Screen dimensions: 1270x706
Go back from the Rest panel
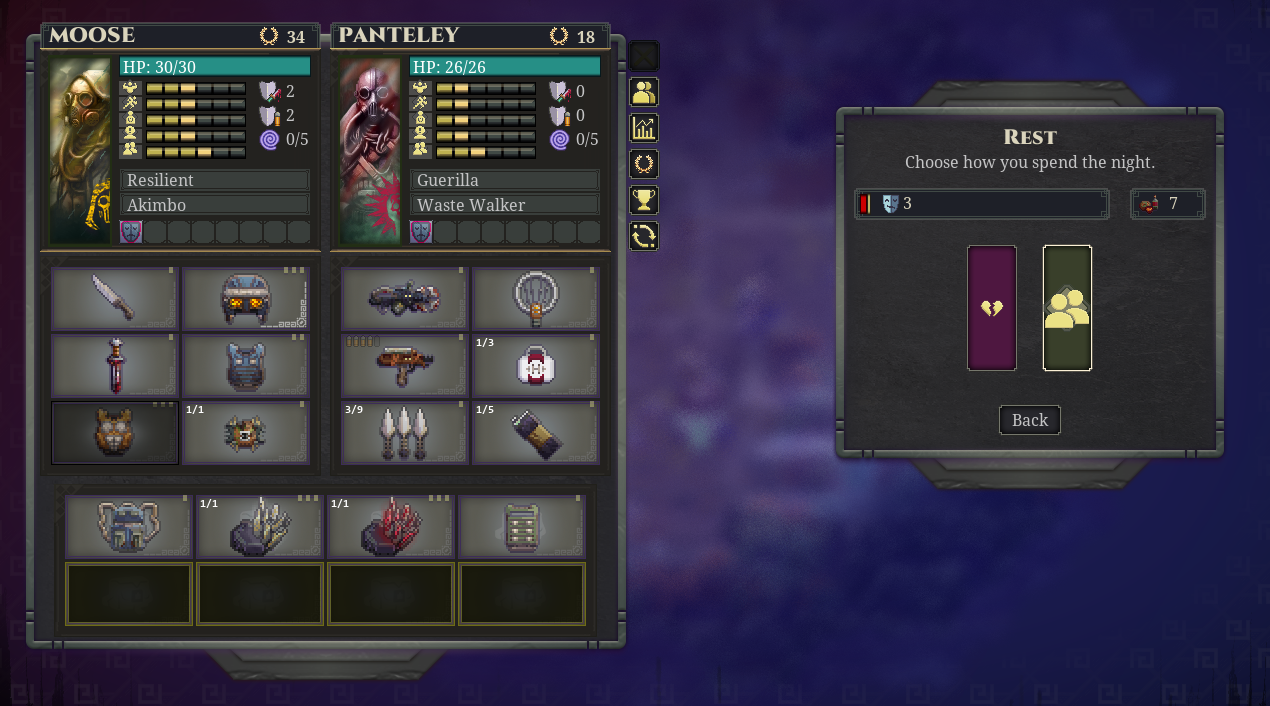[1029, 420]
